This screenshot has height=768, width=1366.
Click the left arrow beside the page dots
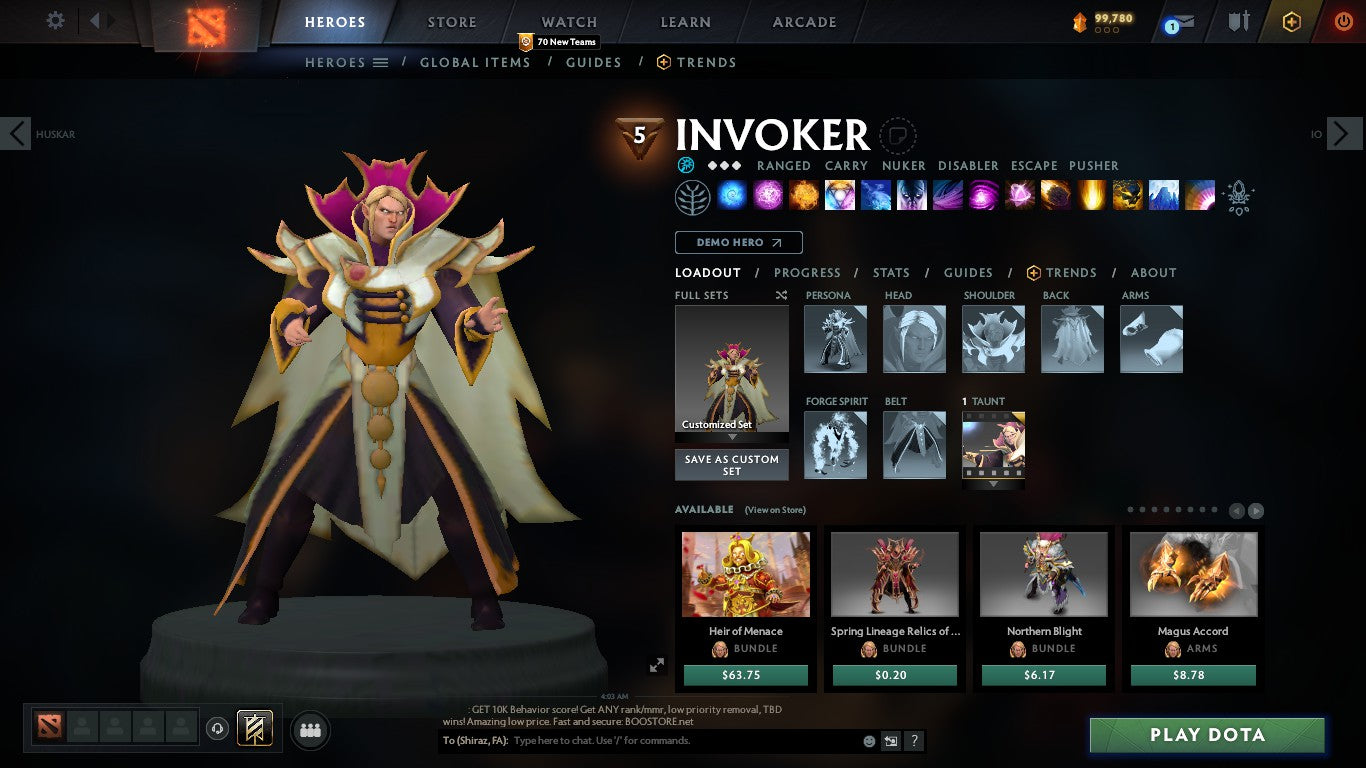point(1237,510)
